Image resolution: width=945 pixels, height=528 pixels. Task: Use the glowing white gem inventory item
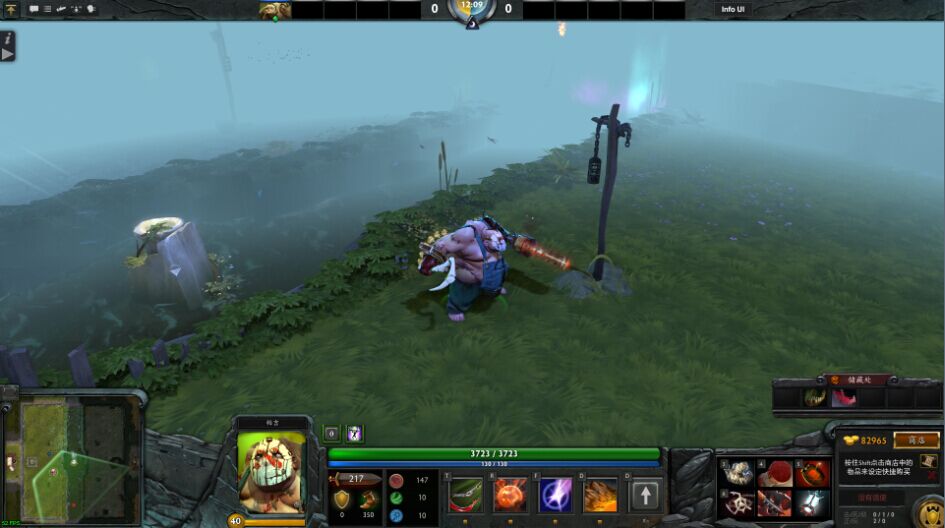(x=811, y=502)
